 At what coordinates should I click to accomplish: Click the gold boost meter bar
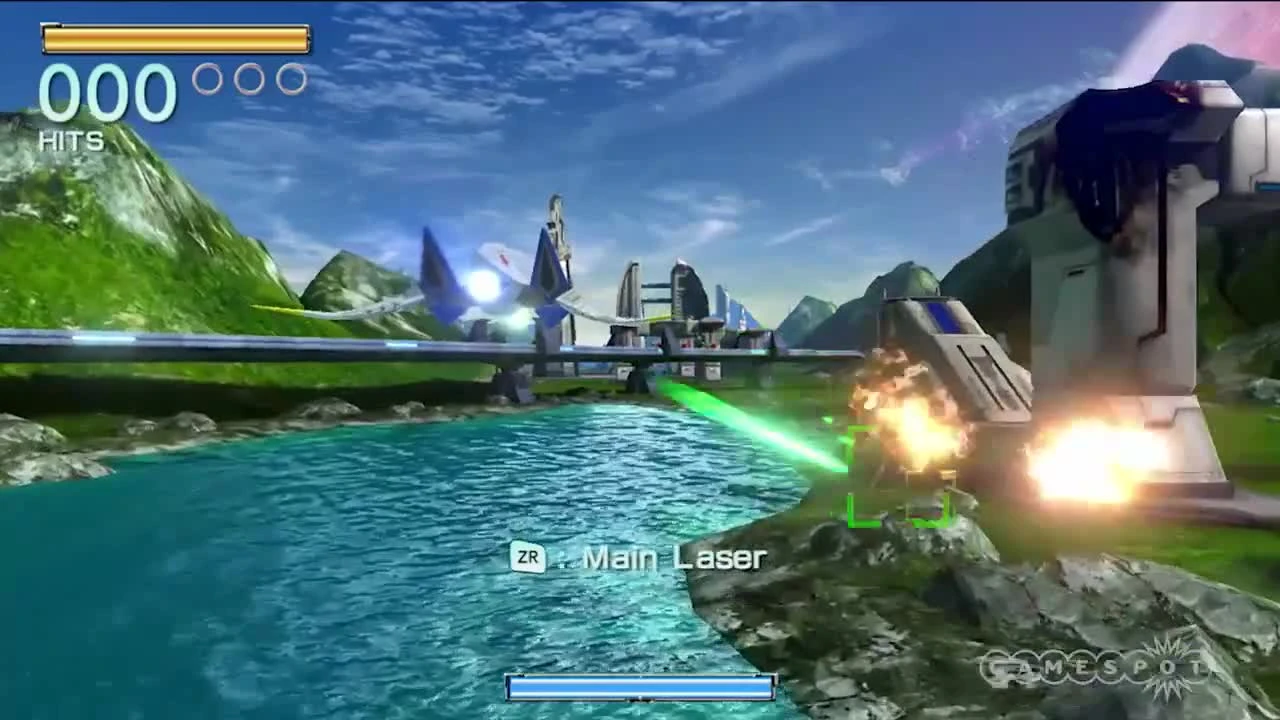(x=175, y=40)
